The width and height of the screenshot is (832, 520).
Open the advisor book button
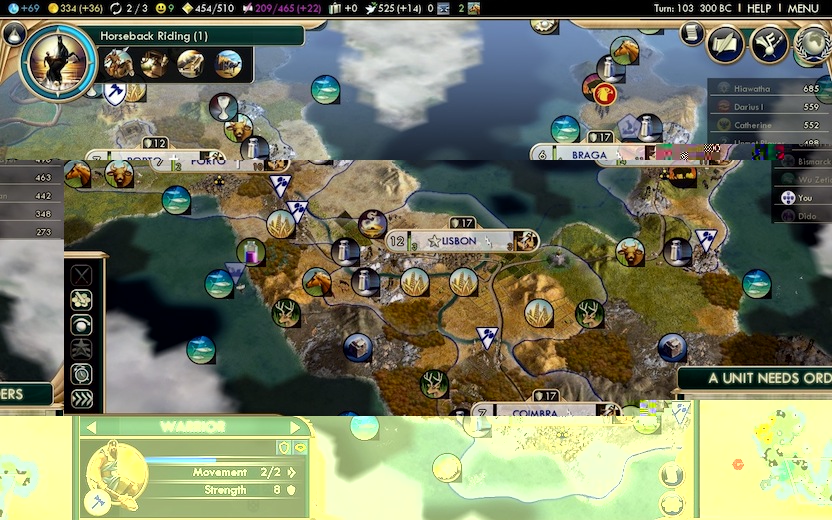tap(725, 43)
